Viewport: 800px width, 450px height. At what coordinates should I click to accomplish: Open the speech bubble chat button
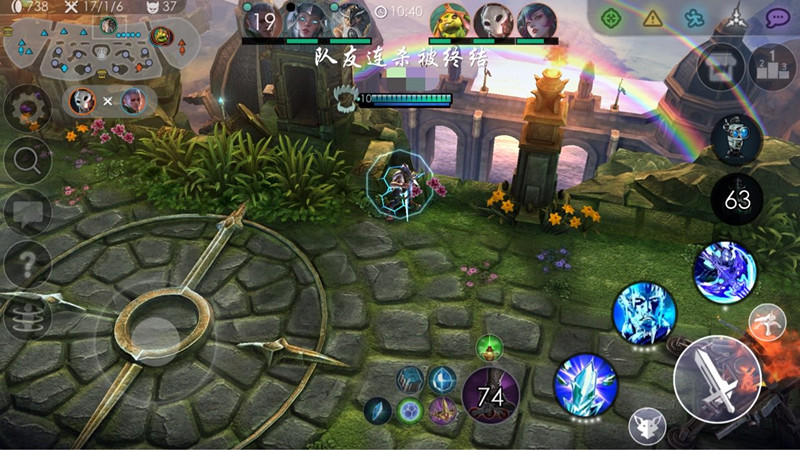tap(28, 212)
